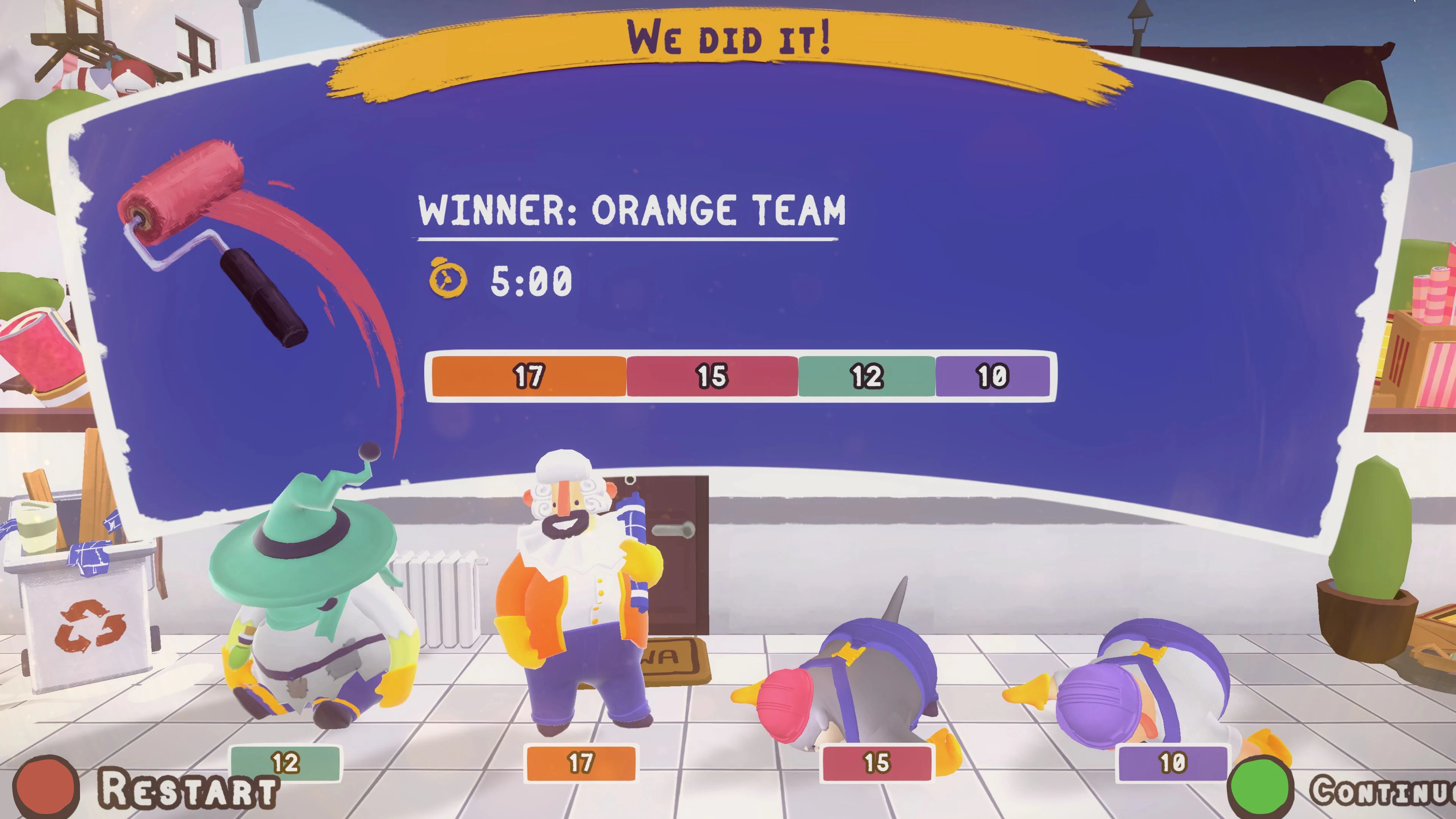Screen dimensions: 1456x819
Task: Click the multicolored team score progress bar
Action: [741, 376]
